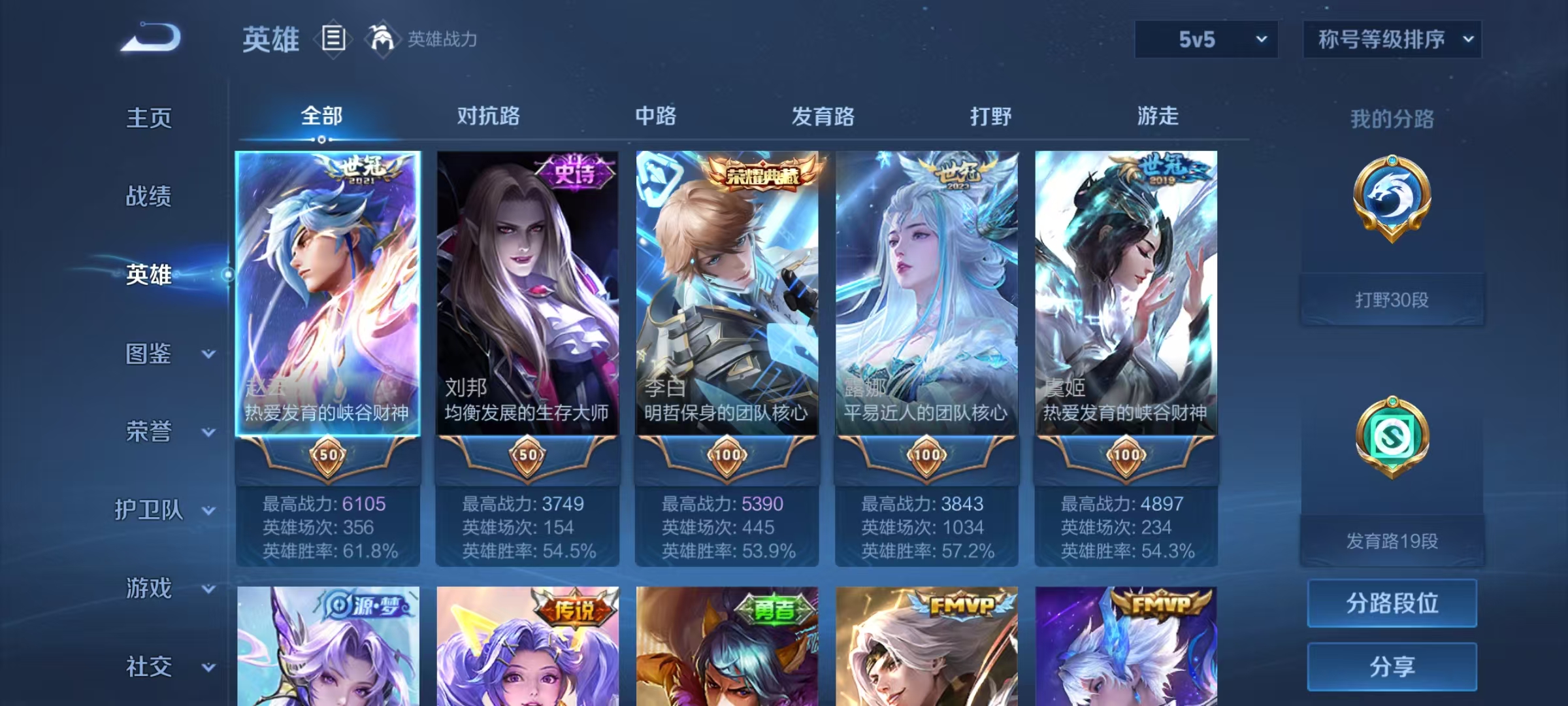Click the 英雄战力 emblem icon
The image size is (1568, 706).
[384, 39]
